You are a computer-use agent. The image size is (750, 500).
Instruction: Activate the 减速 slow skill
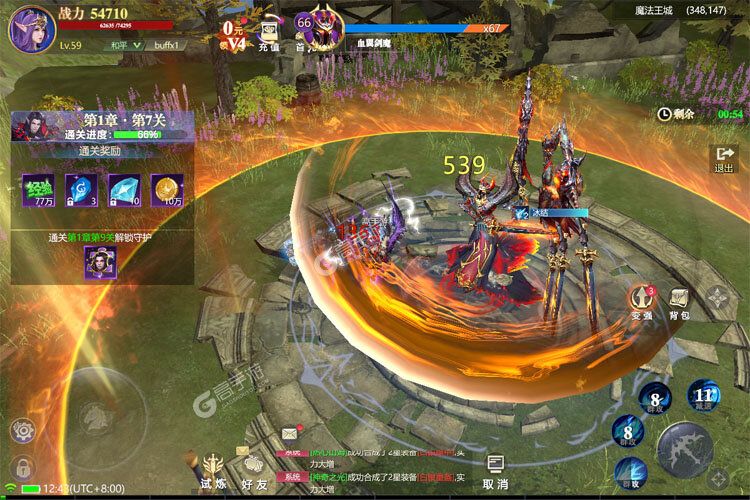[704, 398]
